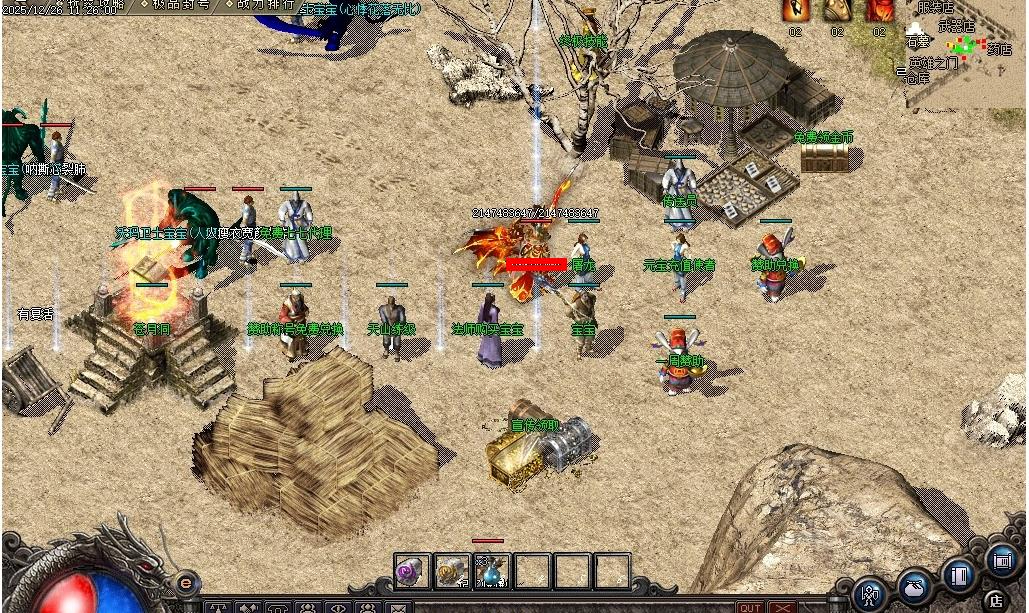The width and height of the screenshot is (1029, 613).
Task: Use the golden scroll hotbar item
Action: pos(452,572)
